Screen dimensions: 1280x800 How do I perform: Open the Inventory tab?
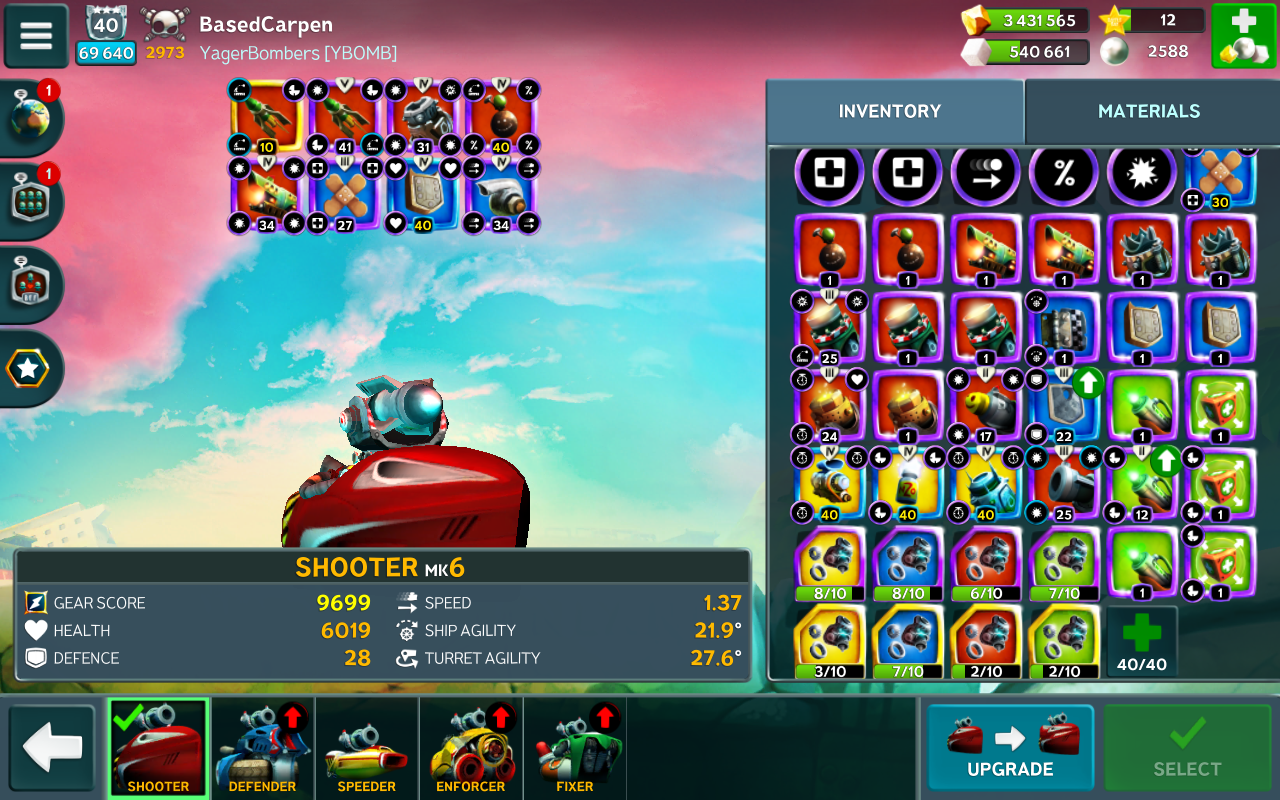point(889,111)
